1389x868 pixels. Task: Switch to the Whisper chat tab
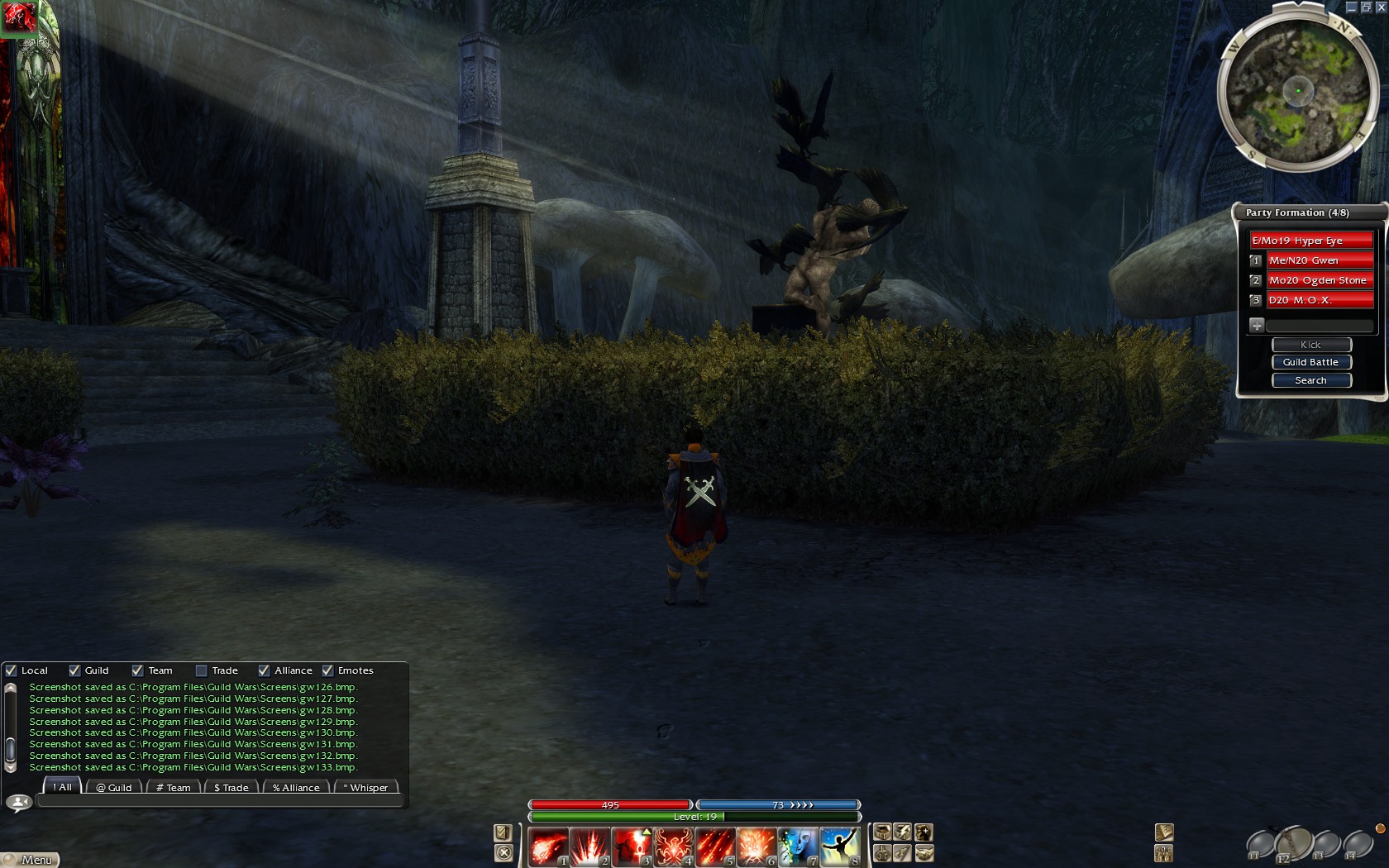pyautogui.click(x=365, y=788)
